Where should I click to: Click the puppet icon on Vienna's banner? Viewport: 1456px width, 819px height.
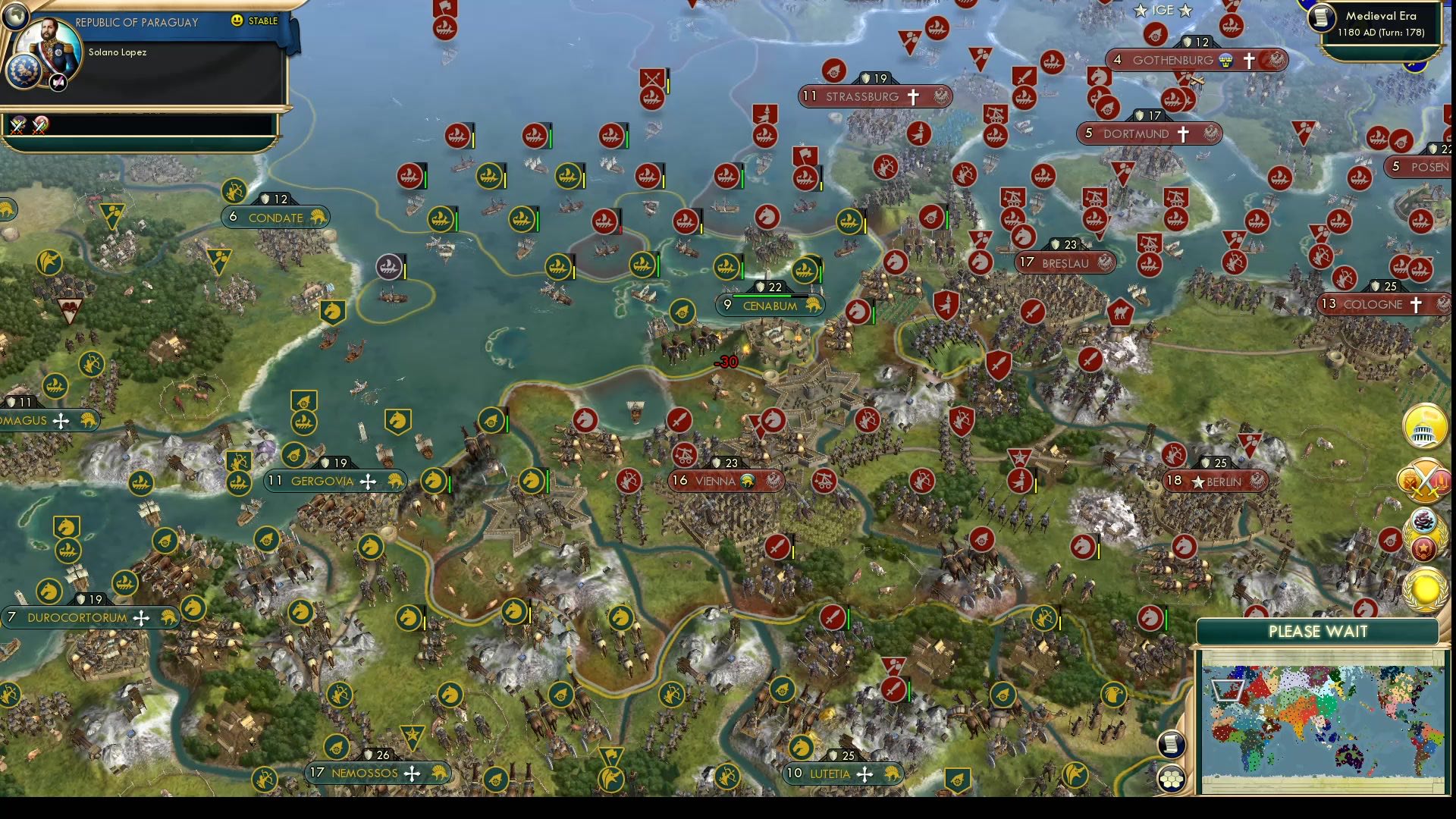tap(748, 481)
